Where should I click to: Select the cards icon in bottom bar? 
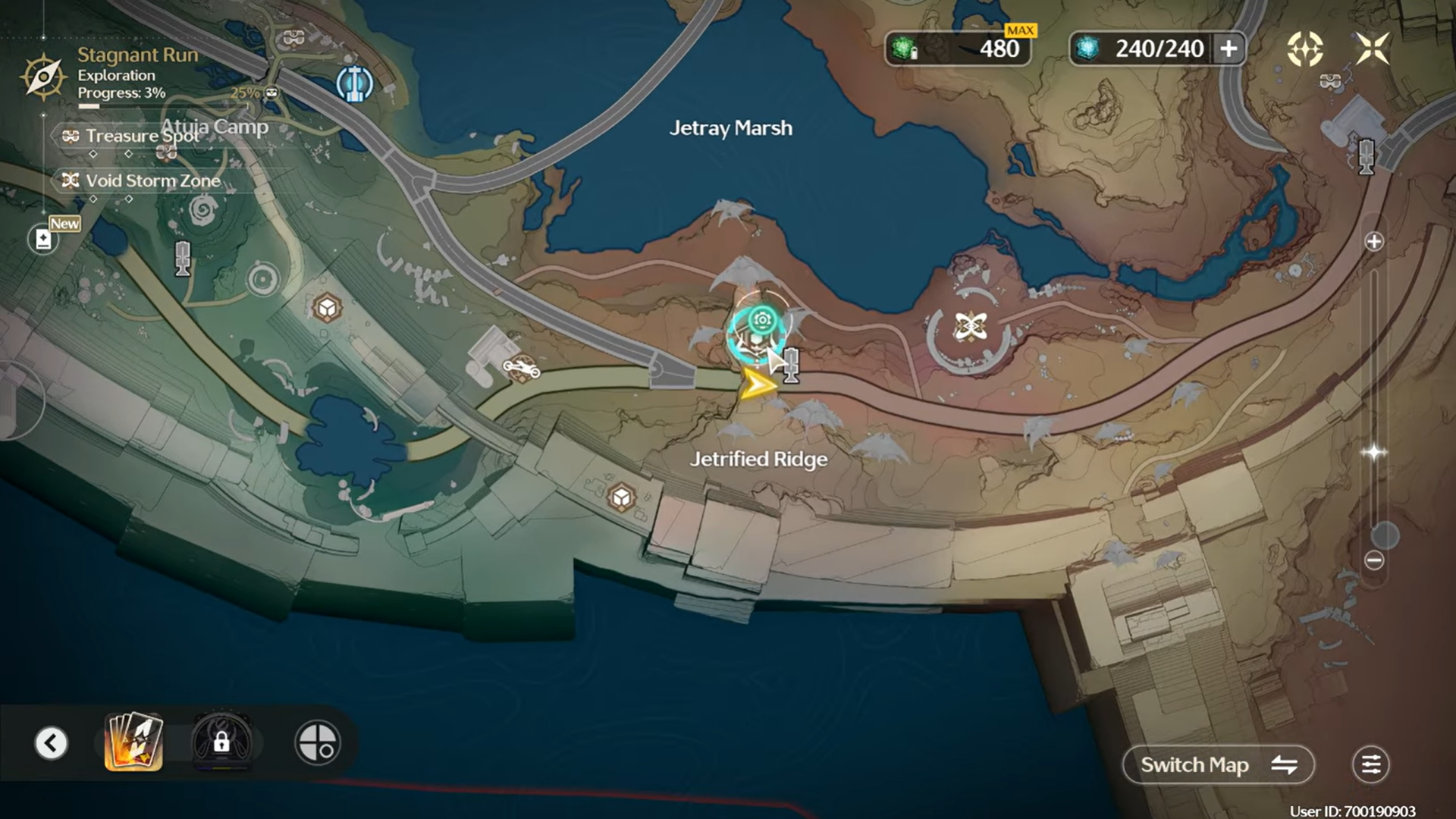[x=133, y=742]
